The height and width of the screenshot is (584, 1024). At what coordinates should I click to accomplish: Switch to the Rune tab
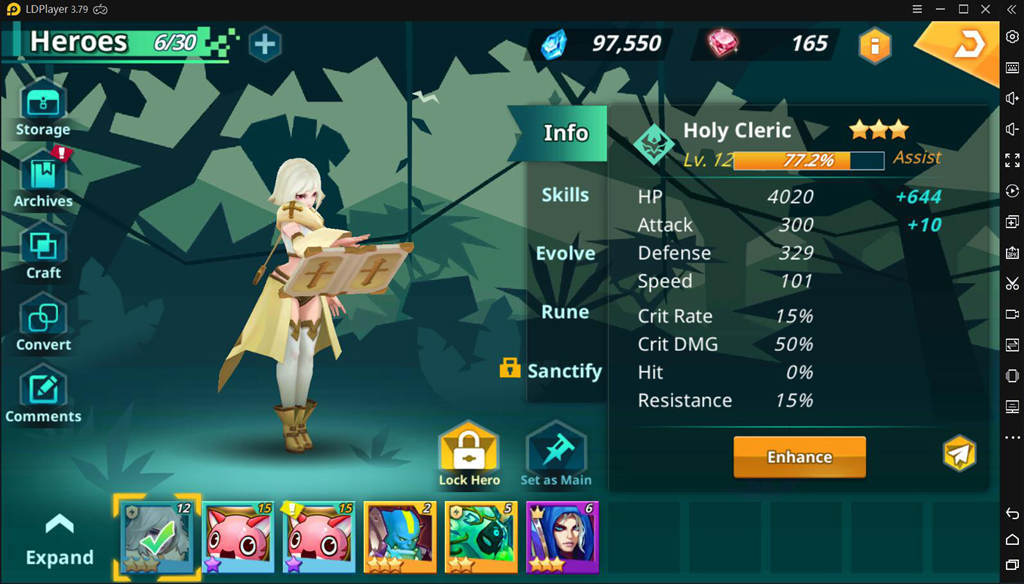tap(565, 312)
